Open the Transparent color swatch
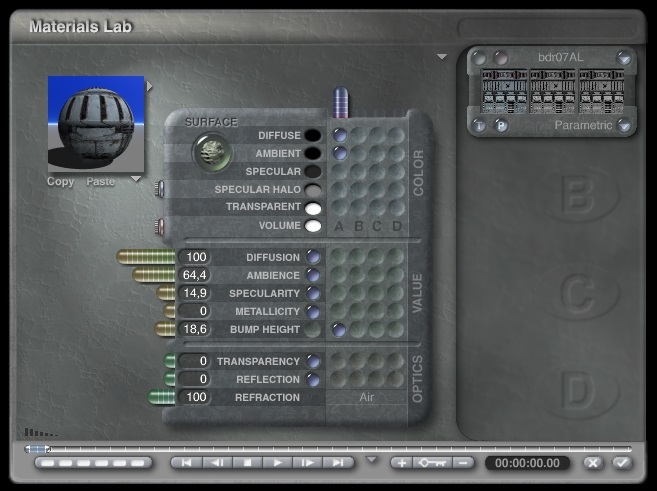Screen dimensions: 657x491 [x=313, y=208]
